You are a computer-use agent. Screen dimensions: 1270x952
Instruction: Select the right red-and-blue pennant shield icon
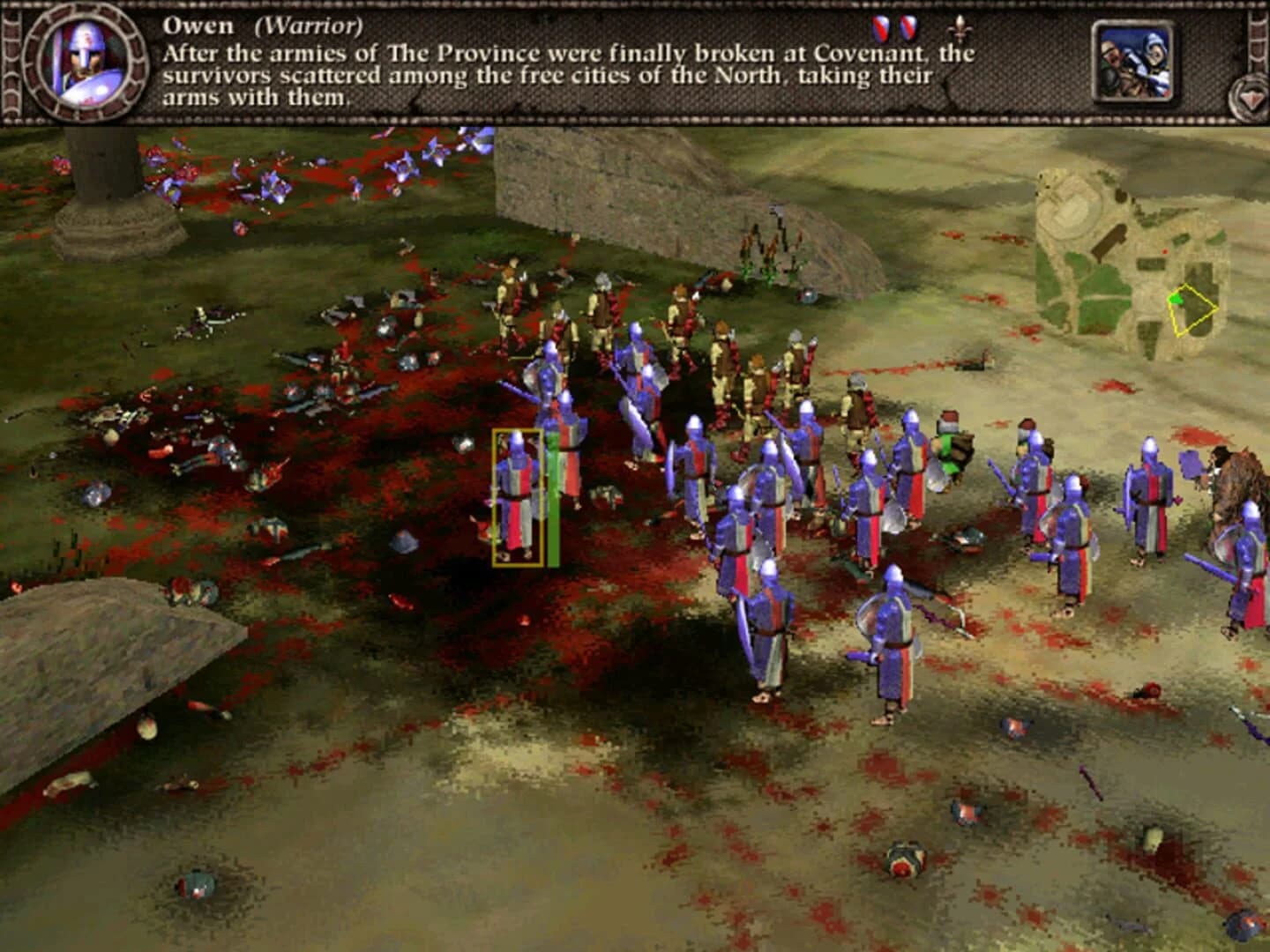(x=908, y=28)
